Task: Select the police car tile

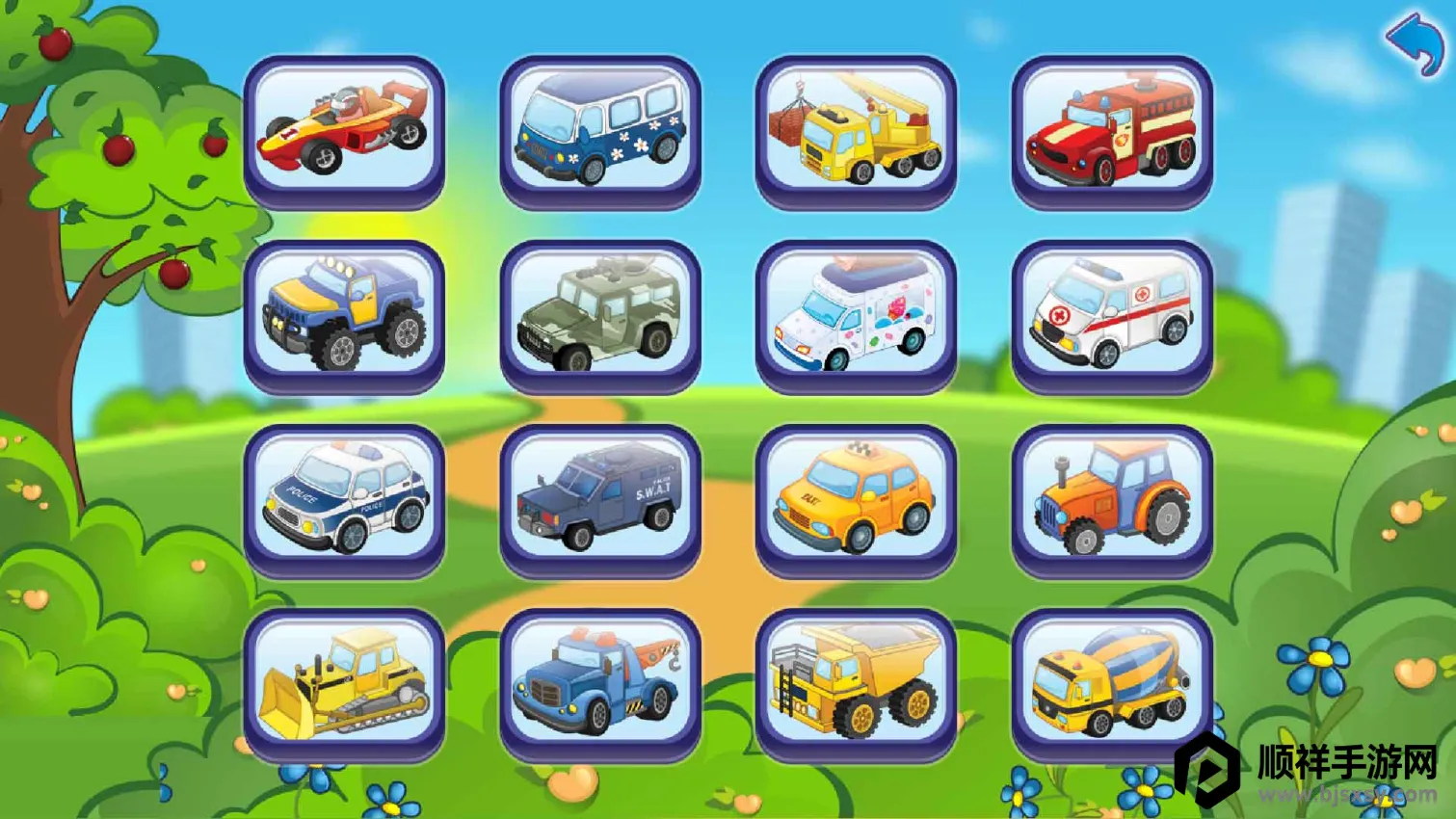Action: click(x=344, y=498)
